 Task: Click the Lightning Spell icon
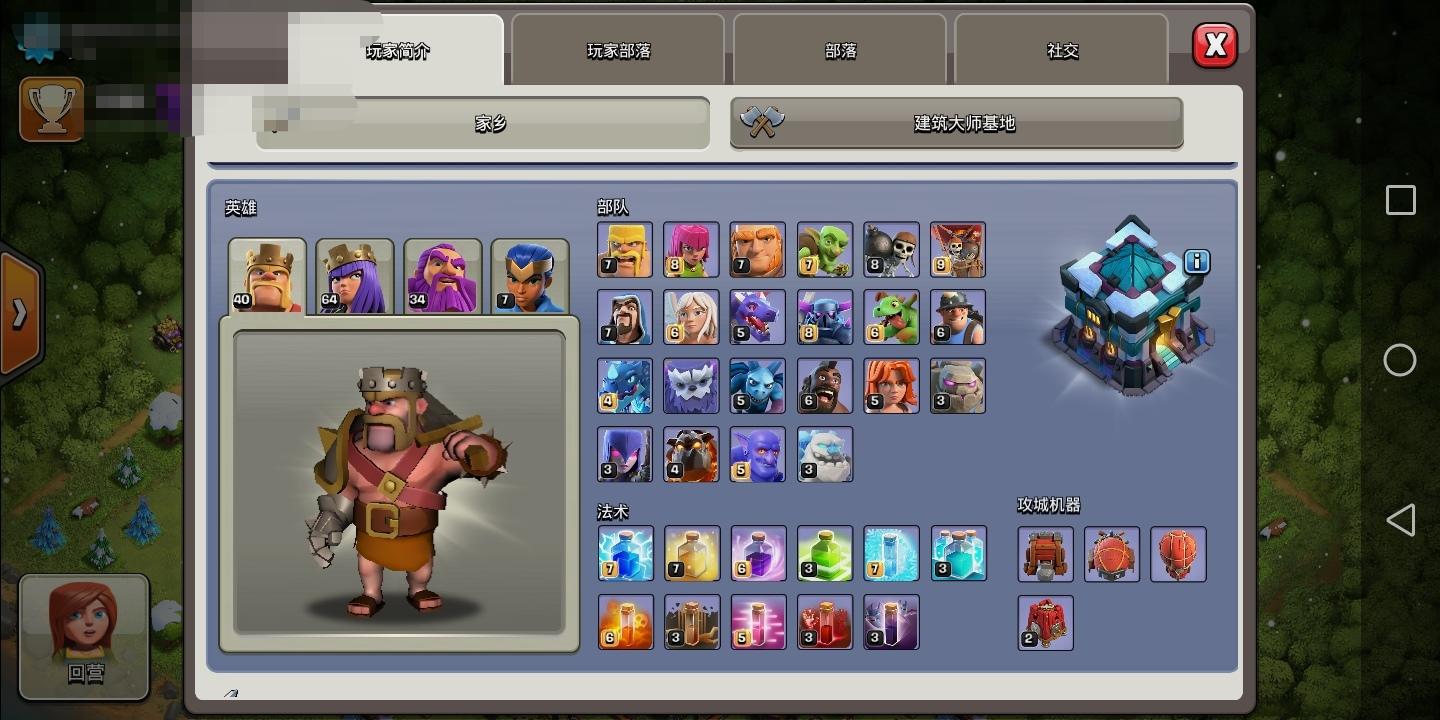(x=625, y=553)
